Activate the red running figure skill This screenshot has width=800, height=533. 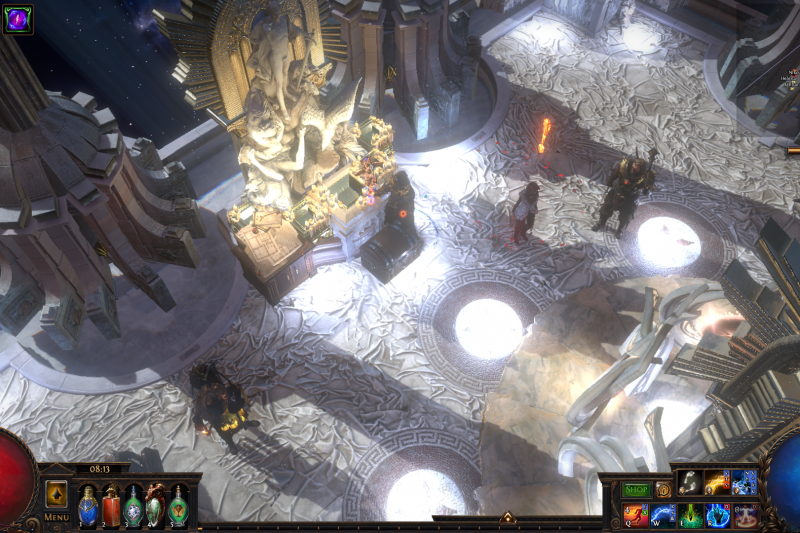click(636, 515)
